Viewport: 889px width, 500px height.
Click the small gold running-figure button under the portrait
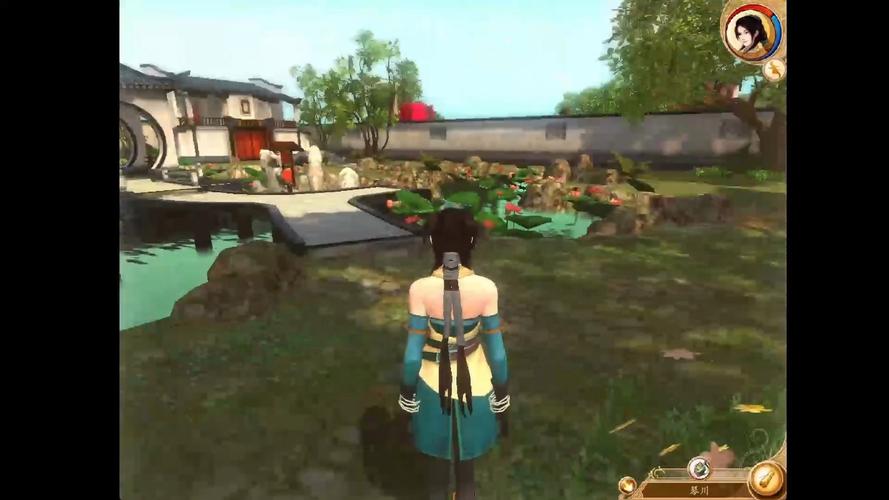(773, 70)
